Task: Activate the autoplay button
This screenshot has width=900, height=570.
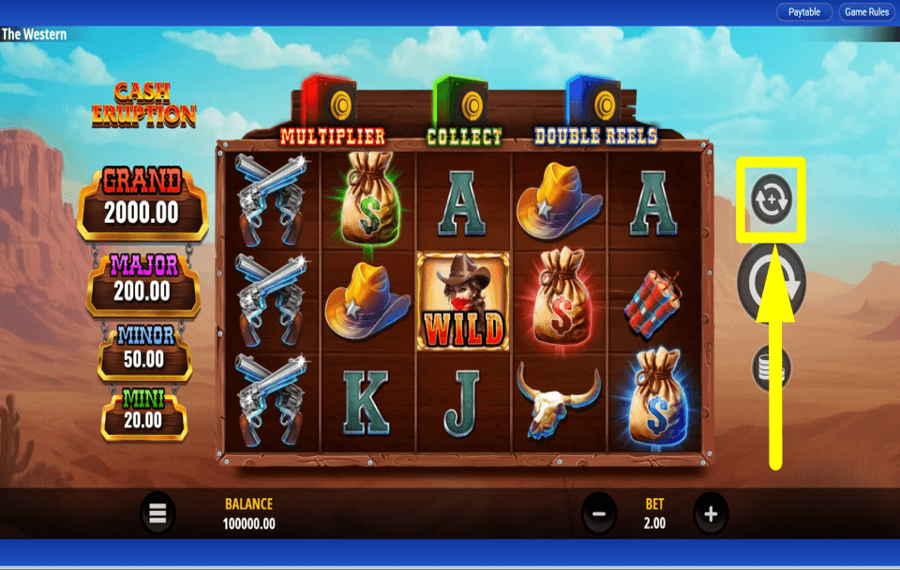Action: click(x=770, y=199)
